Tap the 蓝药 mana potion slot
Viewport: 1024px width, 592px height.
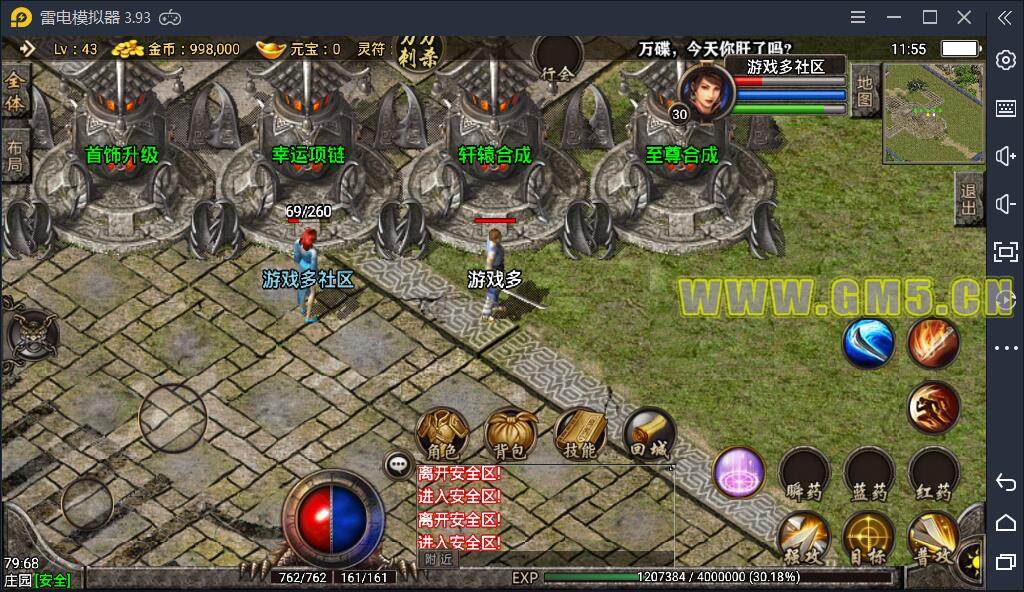[x=868, y=474]
